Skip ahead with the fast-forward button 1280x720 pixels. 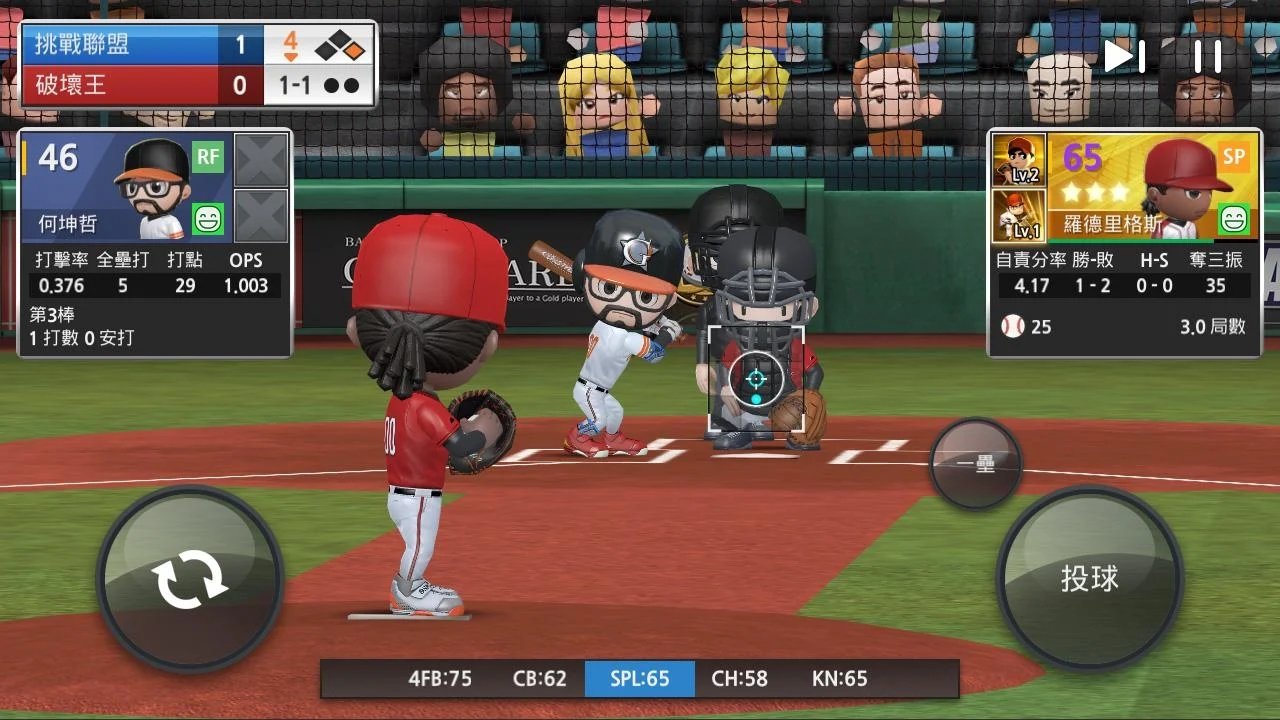(x=1124, y=56)
